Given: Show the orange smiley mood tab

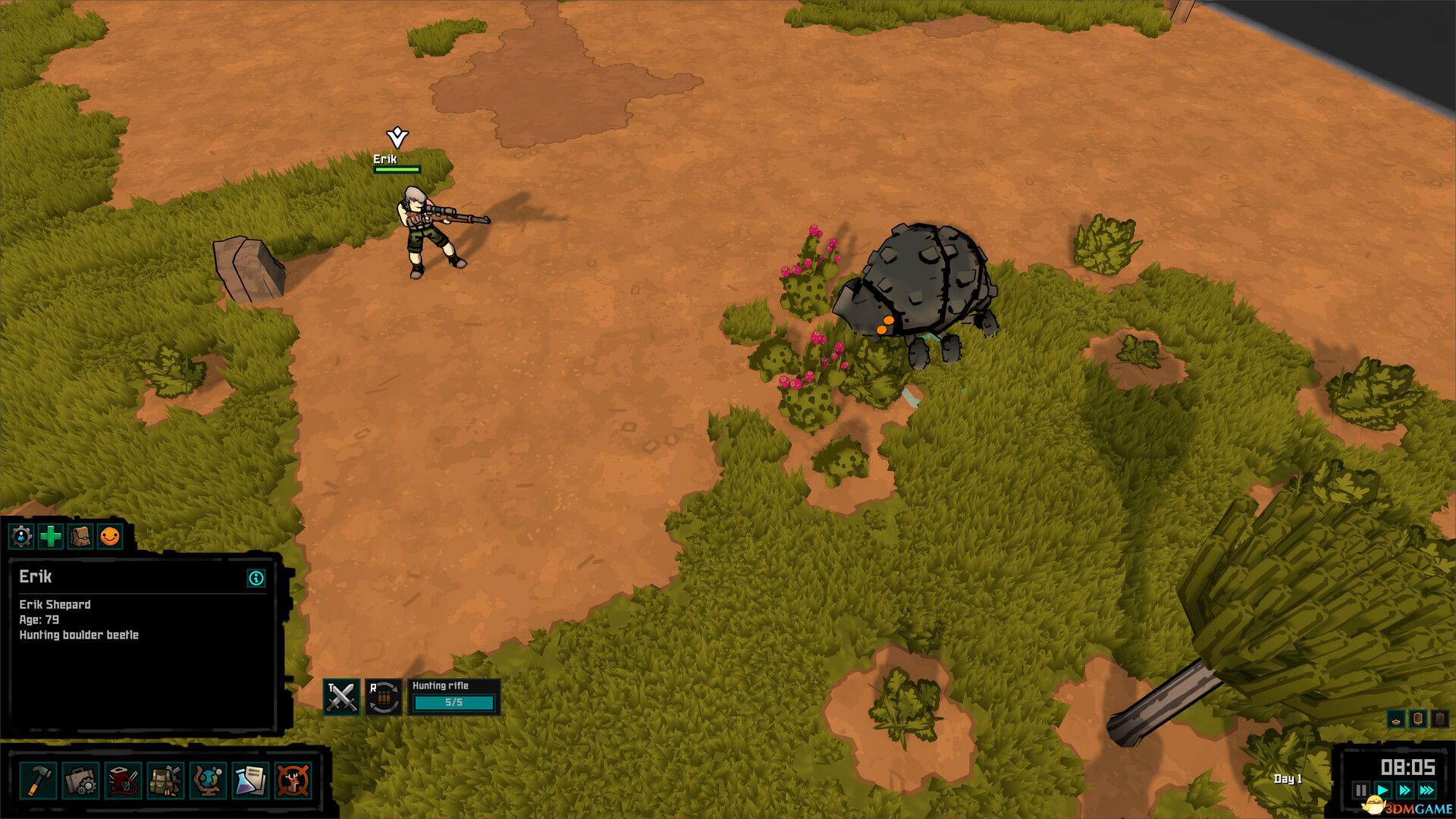Looking at the screenshot, I should pos(110,537).
